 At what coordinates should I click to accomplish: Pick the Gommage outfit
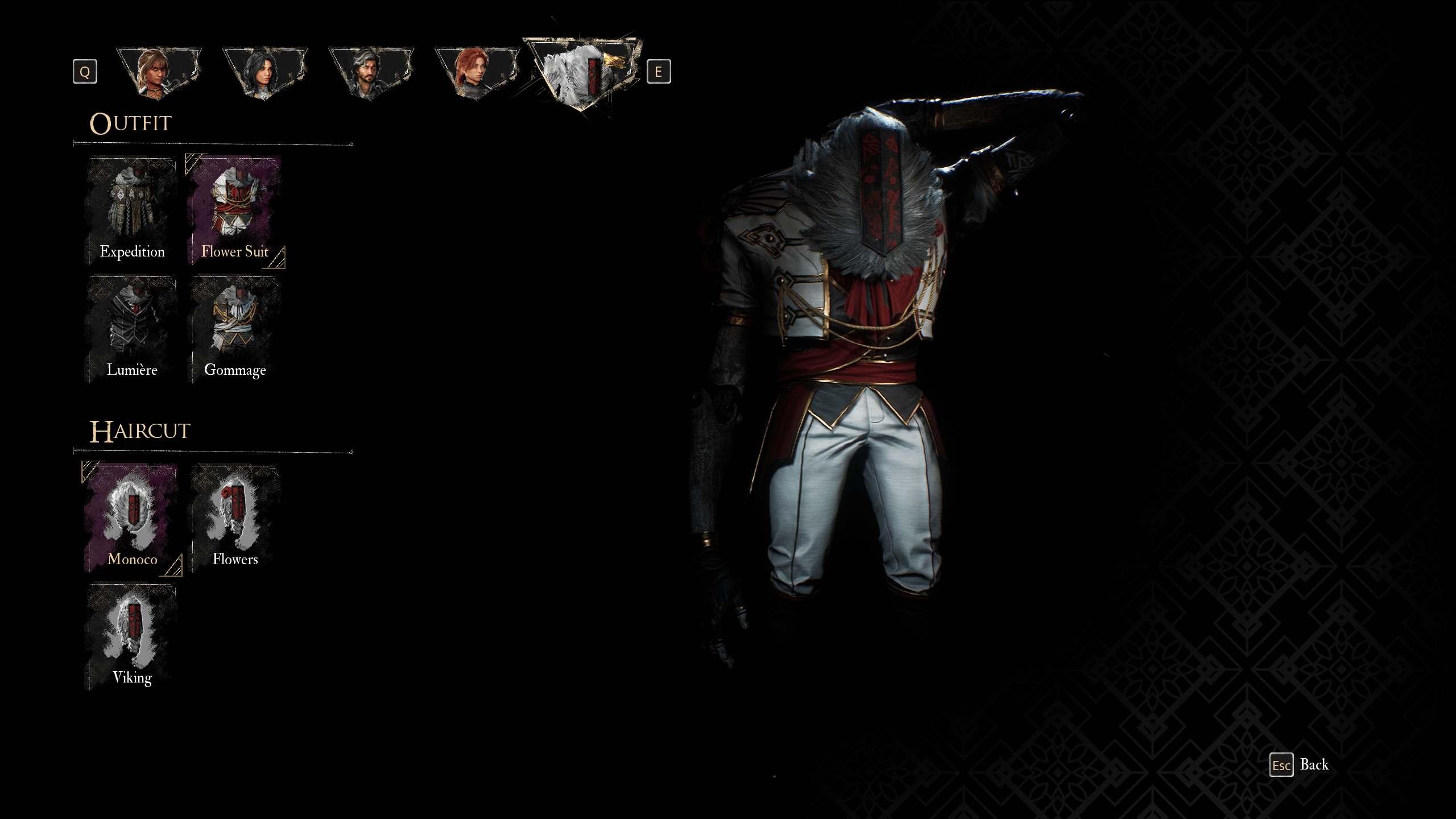[x=234, y=330]
